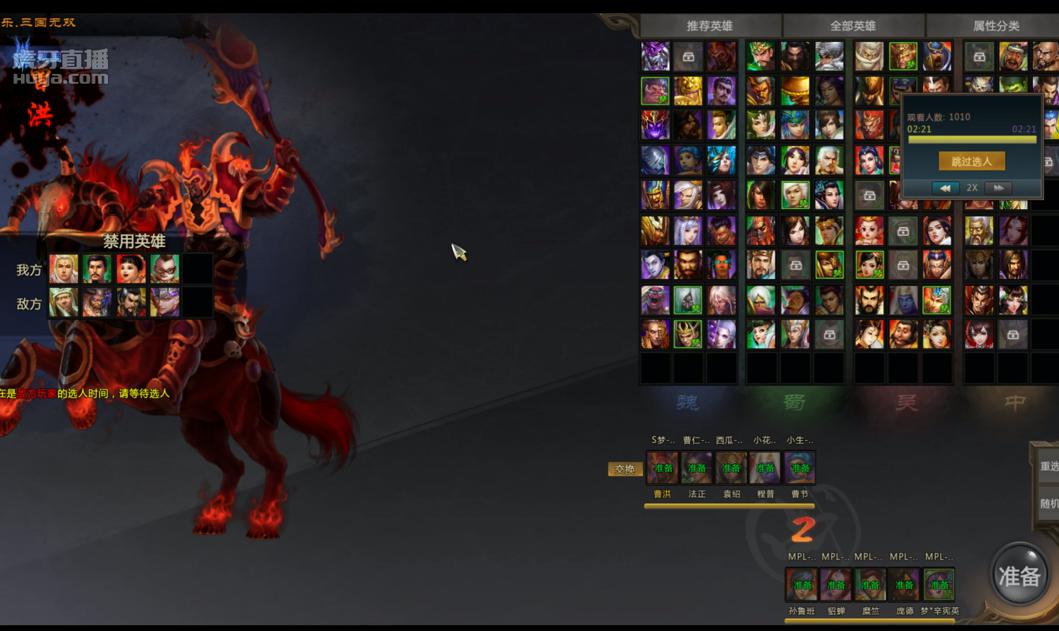This screenshot has height=631, width=1059.
Task: Click the 交换 swap button
Action: 625,469
